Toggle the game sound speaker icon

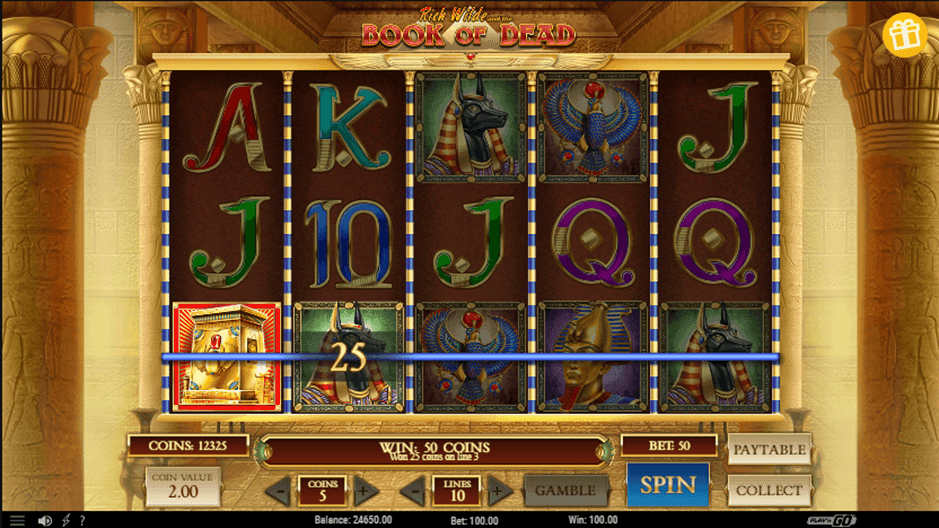[44, 521]
